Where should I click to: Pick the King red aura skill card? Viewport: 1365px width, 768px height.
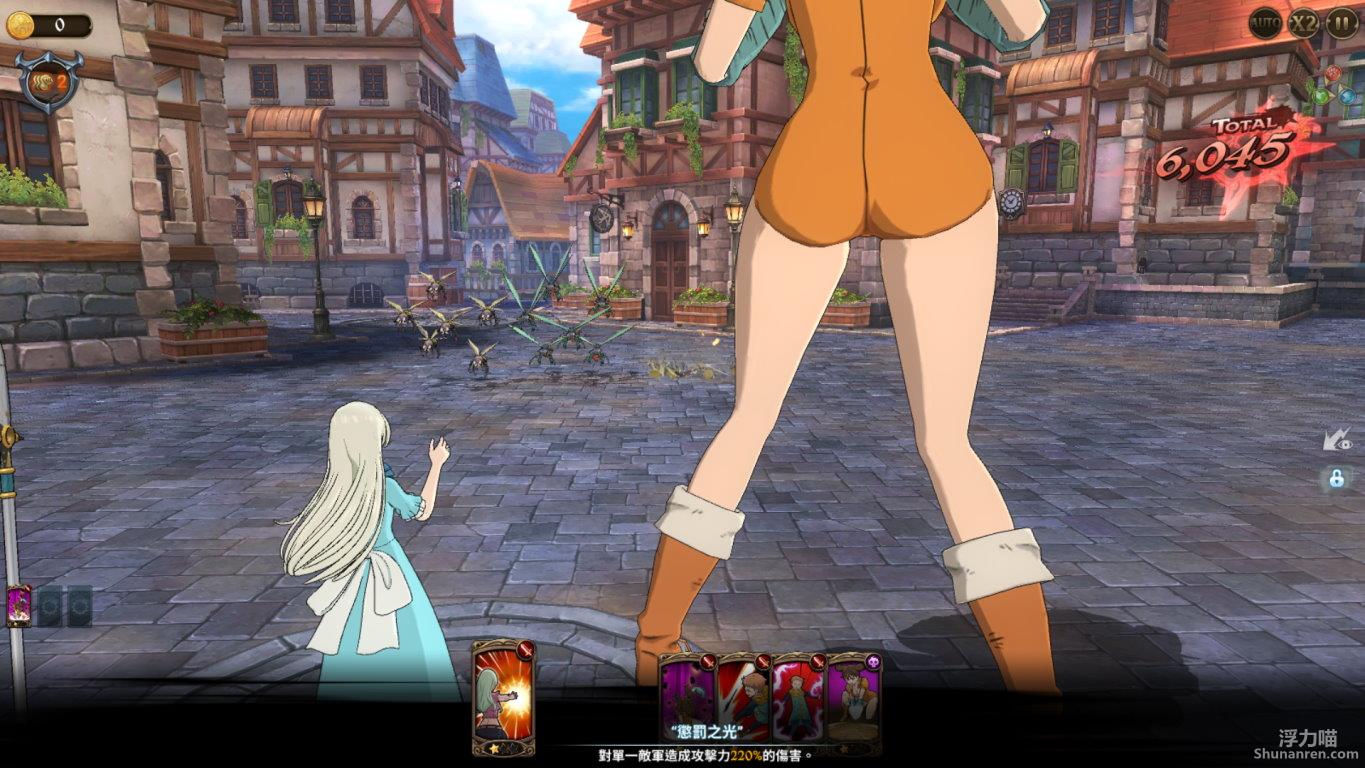pyautogui.click(x=798, y=696)
